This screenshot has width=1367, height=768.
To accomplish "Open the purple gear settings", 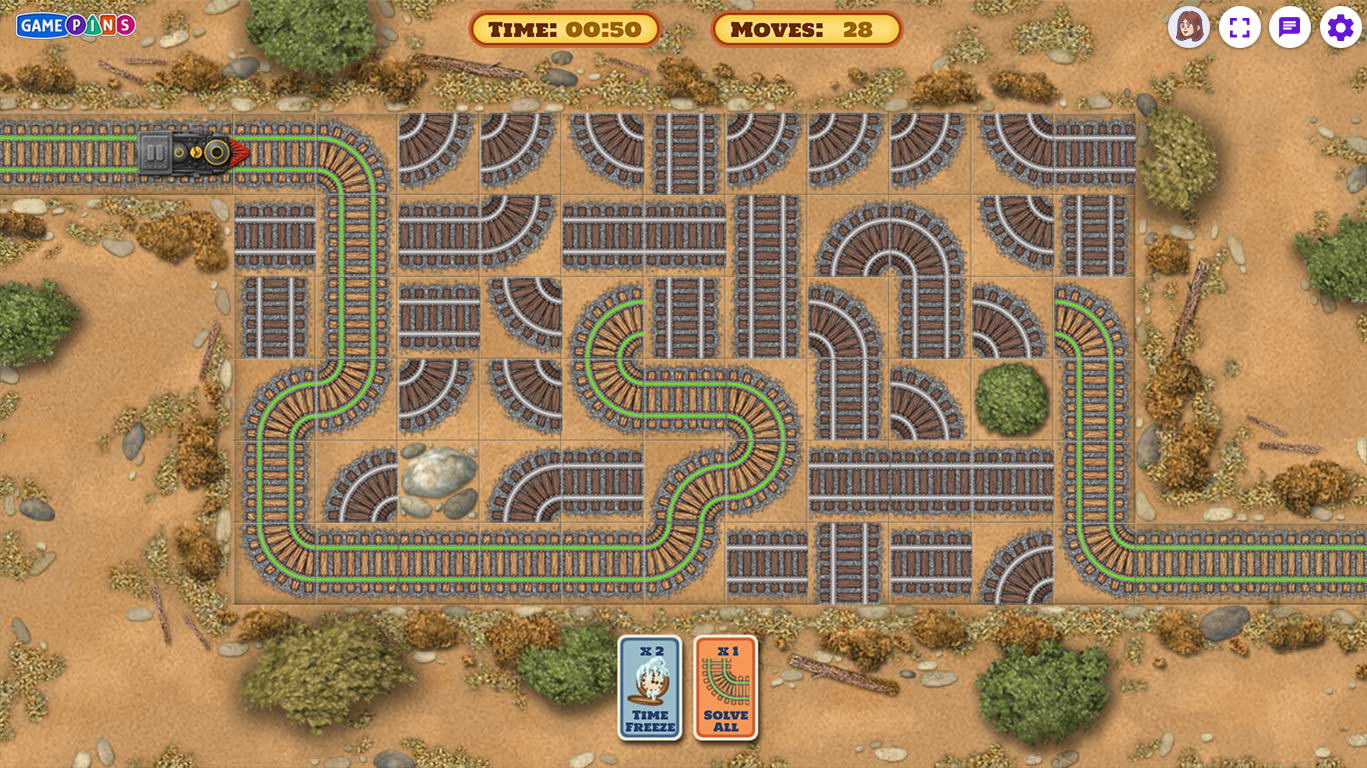I will [1340, 27].
